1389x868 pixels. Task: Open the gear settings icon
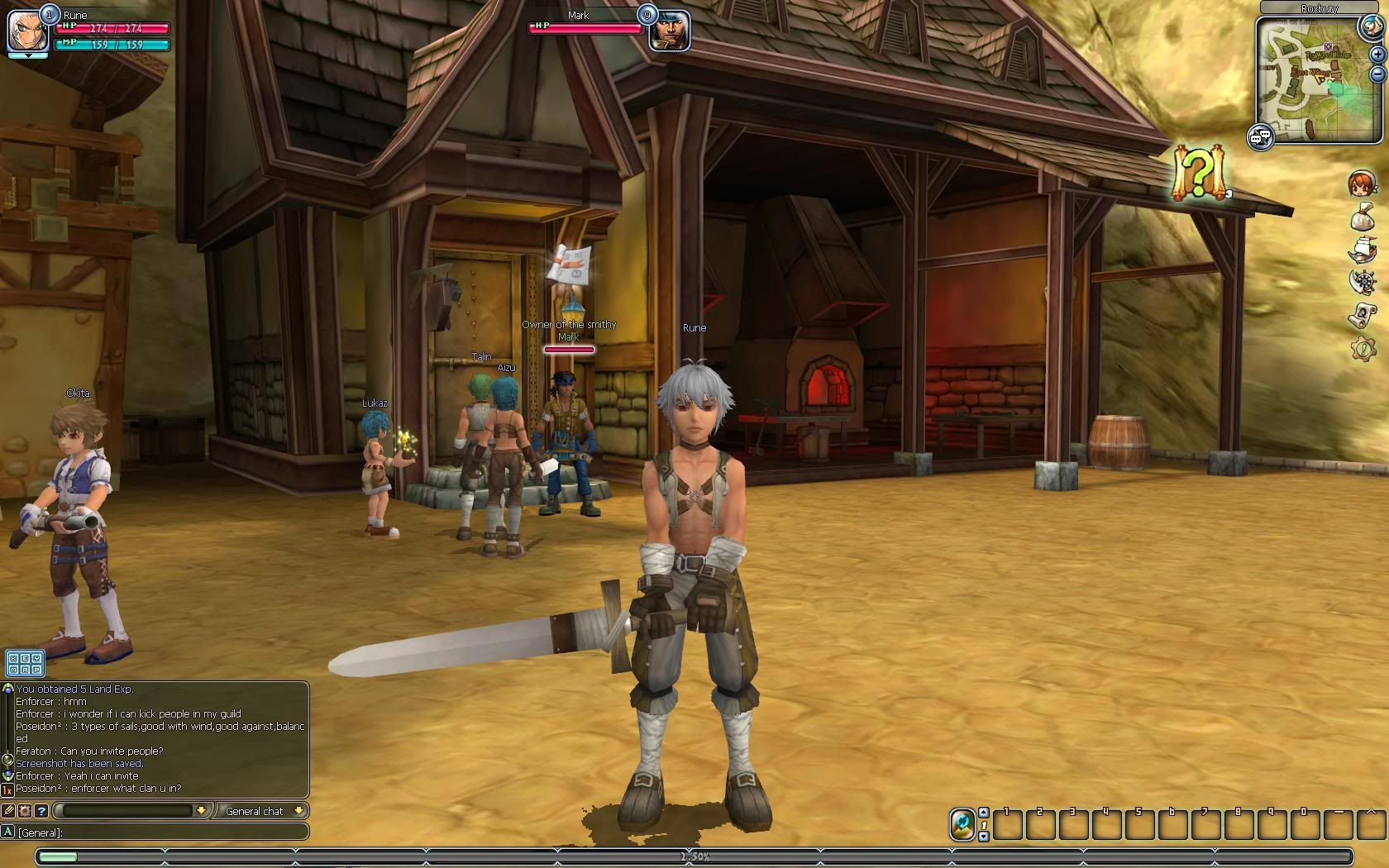[x=1362, y=348]
